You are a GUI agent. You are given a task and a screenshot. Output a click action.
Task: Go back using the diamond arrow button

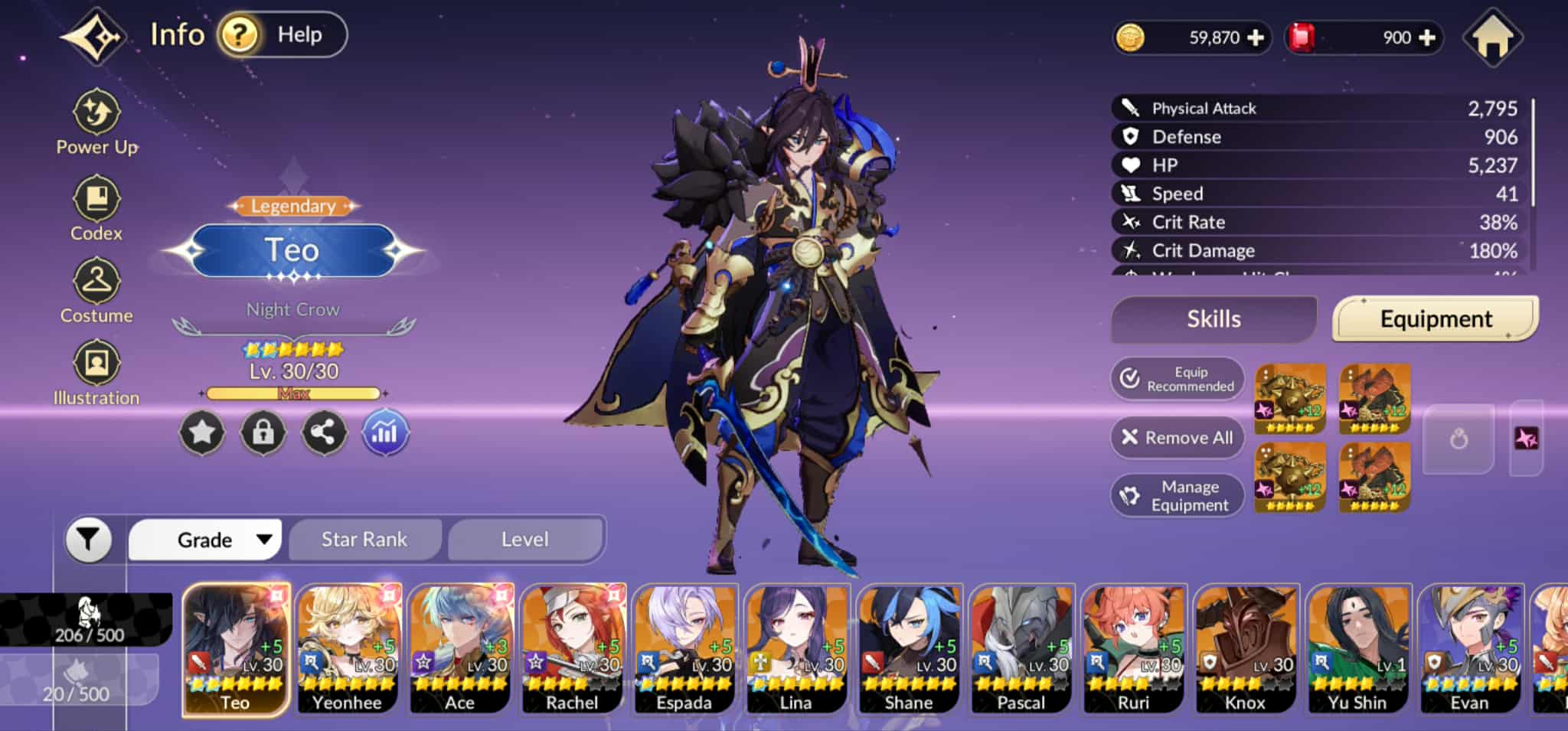[94, 36]
